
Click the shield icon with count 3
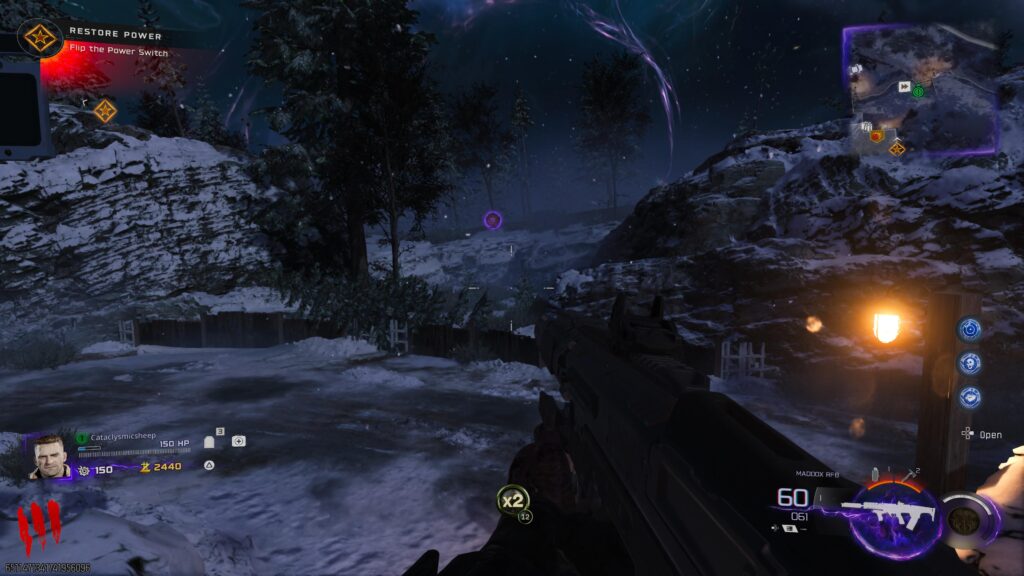coord(211,441)
